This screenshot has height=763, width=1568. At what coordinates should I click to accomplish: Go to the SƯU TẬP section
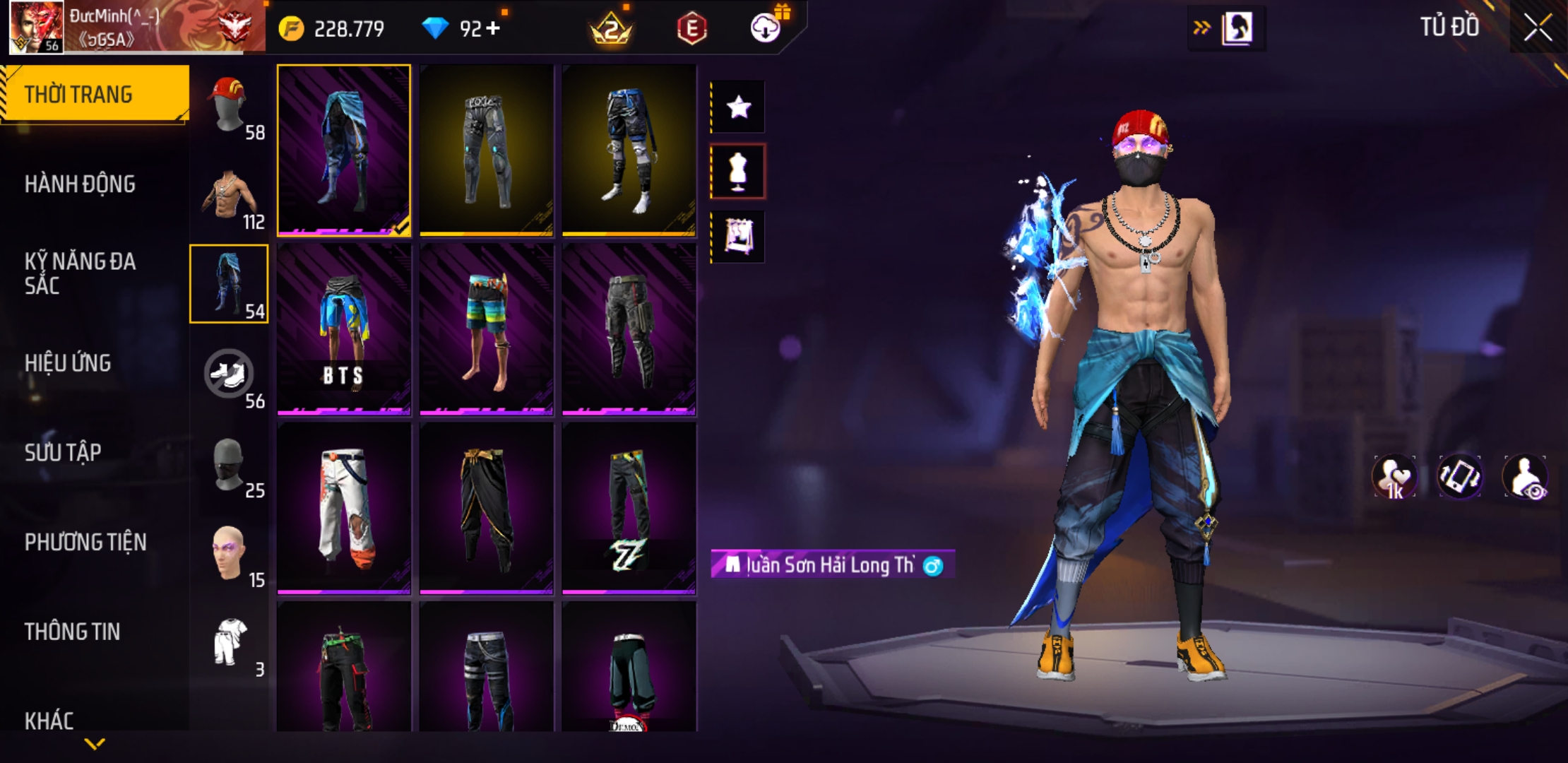point(63,452)
